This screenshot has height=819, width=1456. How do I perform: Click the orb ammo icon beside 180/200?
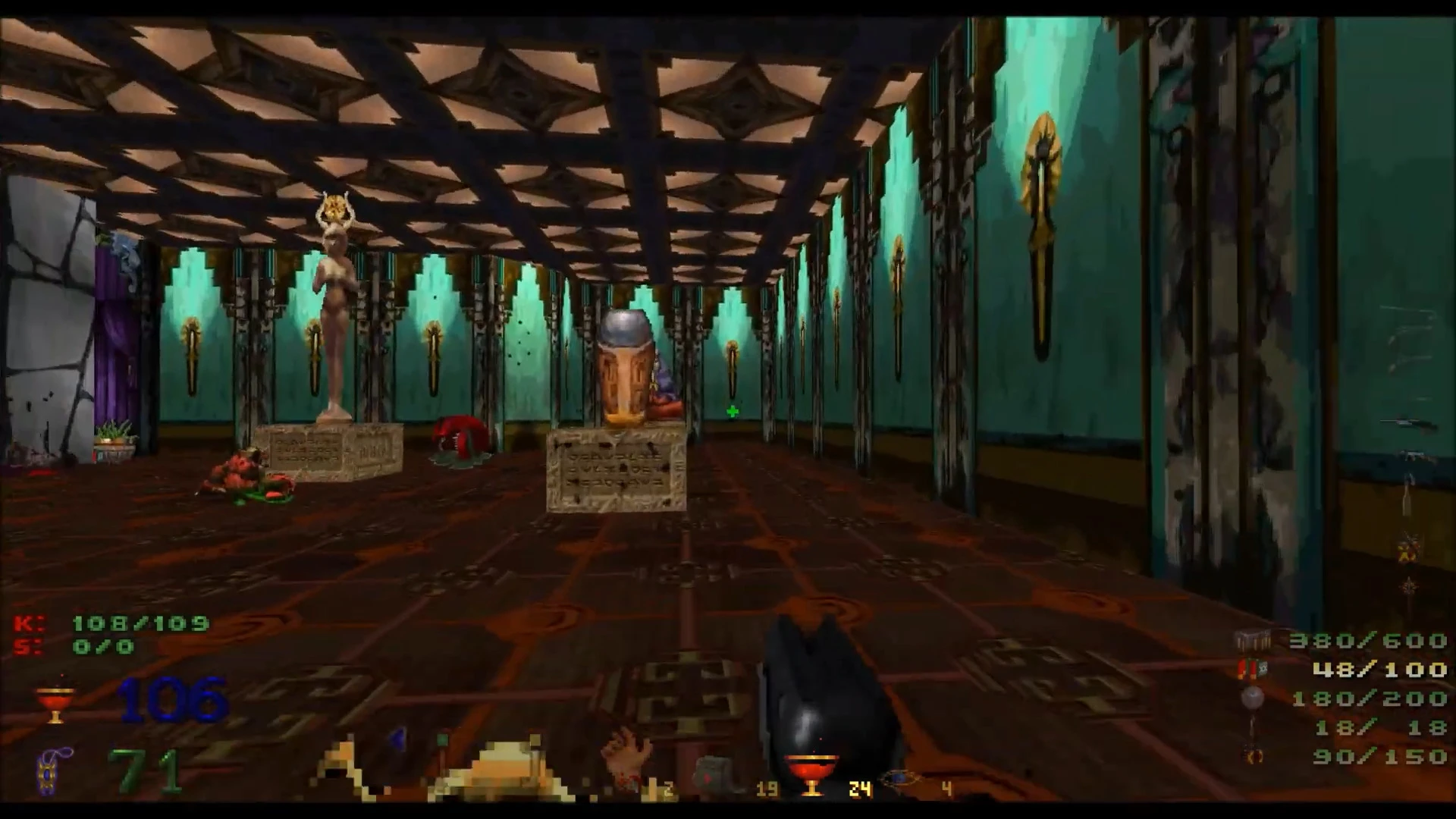(1251, 699)
